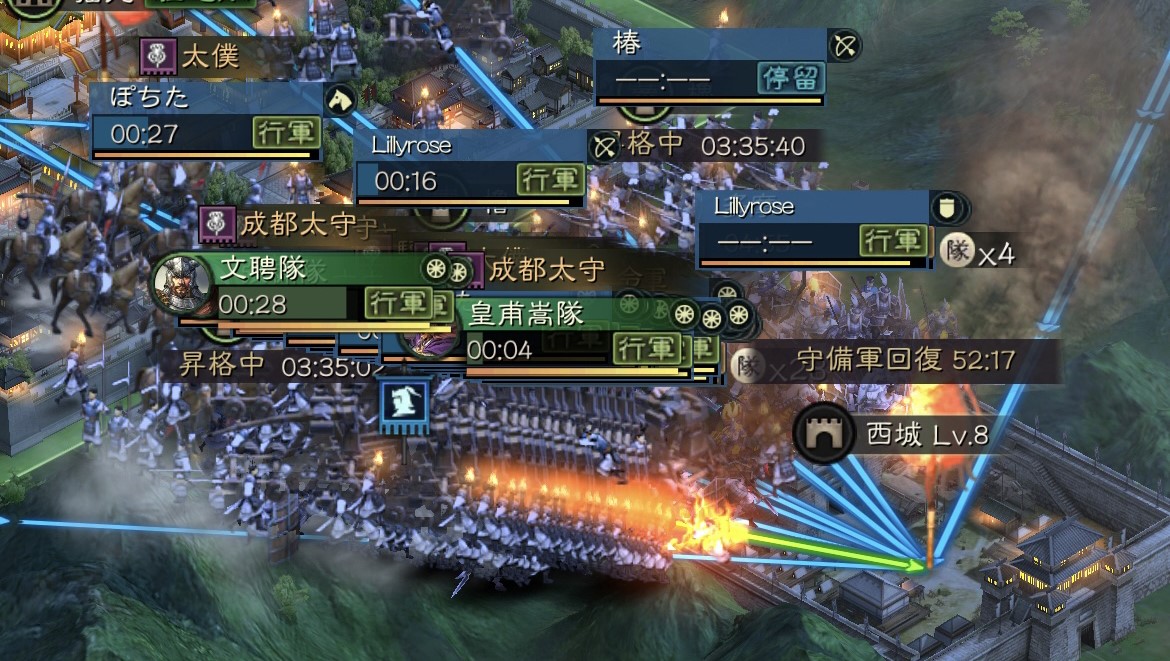Image resolution: width=1170 pixels, height=661 pixels.
Task: Tap the 行軍 button on the 文聘隊 panel
Action: [x=396, y=302]
